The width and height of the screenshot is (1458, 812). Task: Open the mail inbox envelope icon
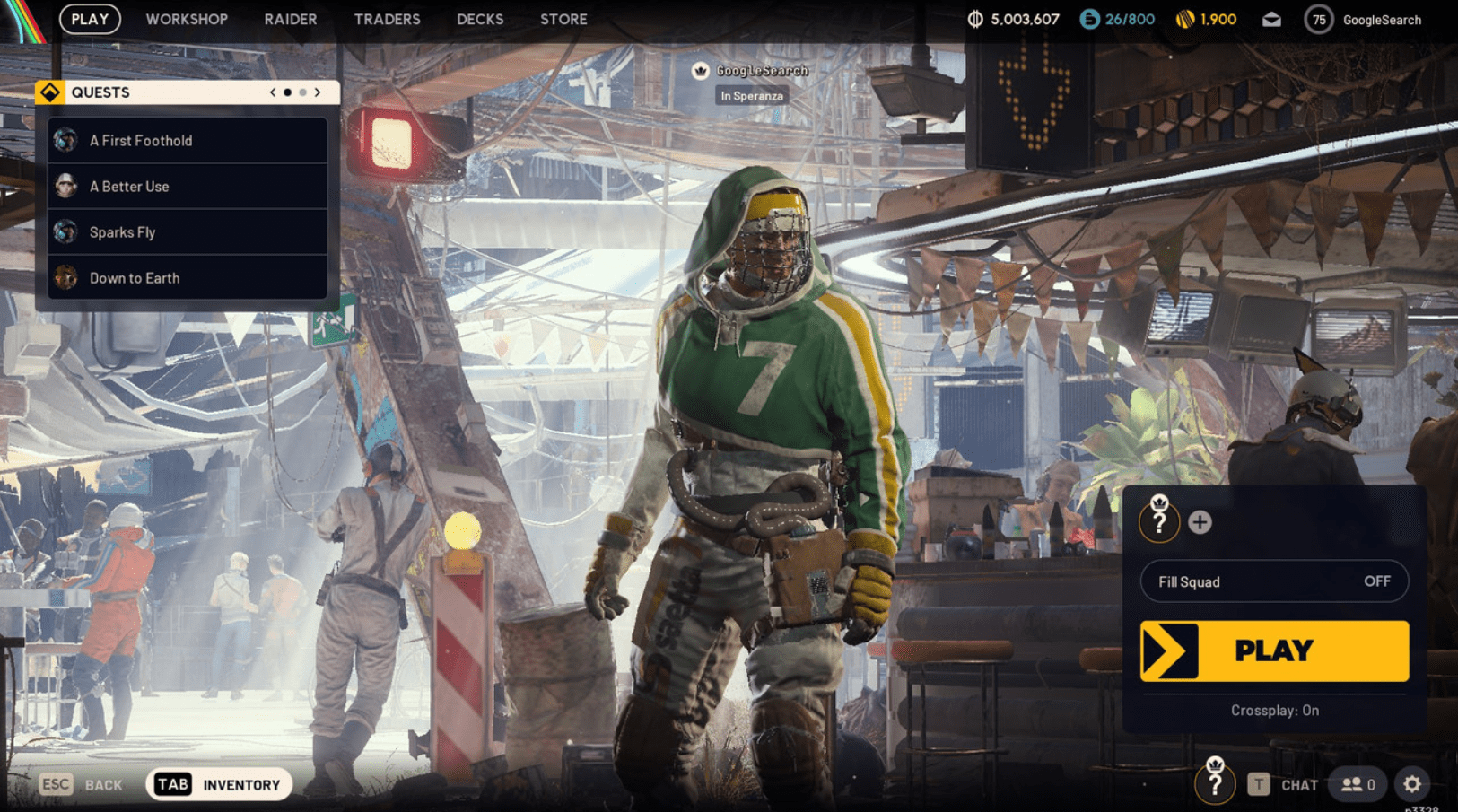pyautogui.click(x=1271, y=20)
